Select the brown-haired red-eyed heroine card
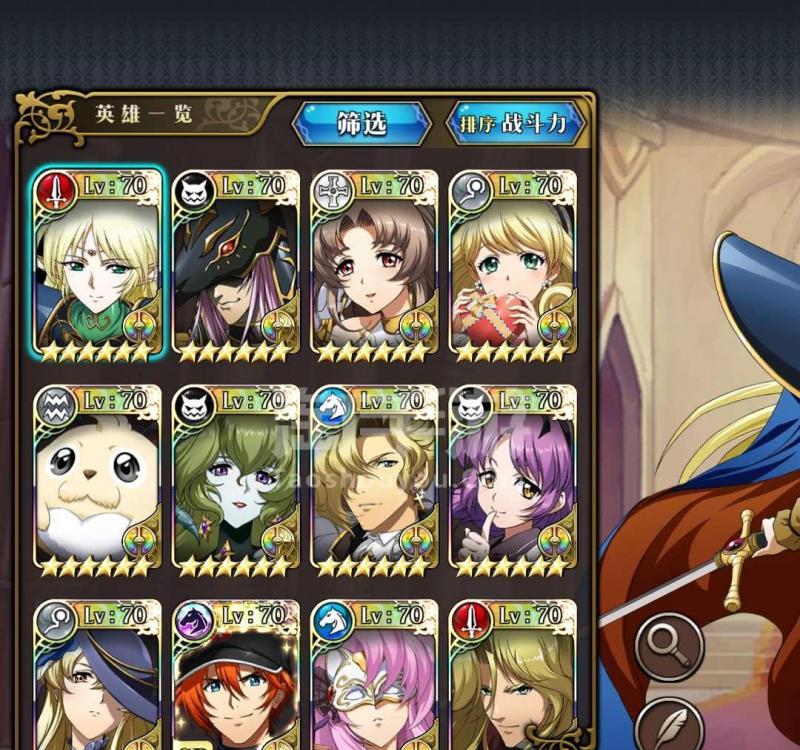Image resolution: width=800 pixels, height=750 pixels. point(374,266)
